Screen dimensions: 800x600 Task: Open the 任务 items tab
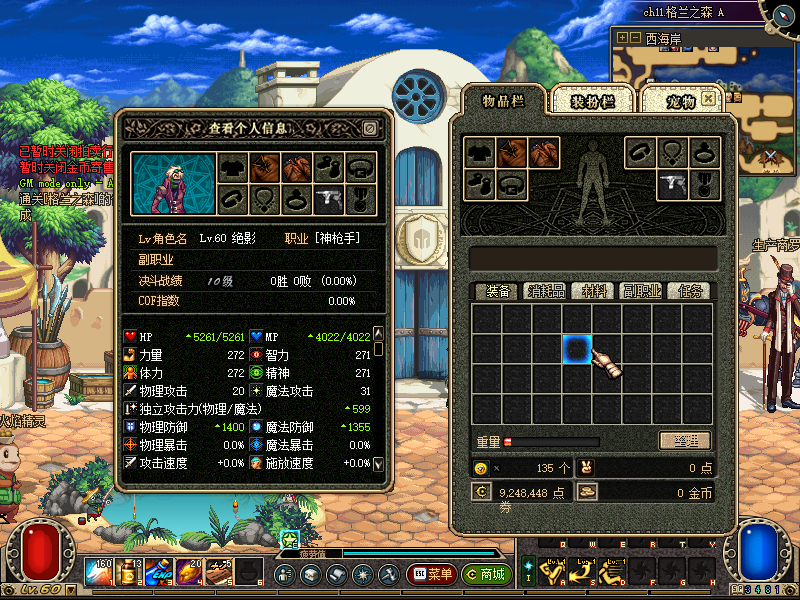click(689, 291)
